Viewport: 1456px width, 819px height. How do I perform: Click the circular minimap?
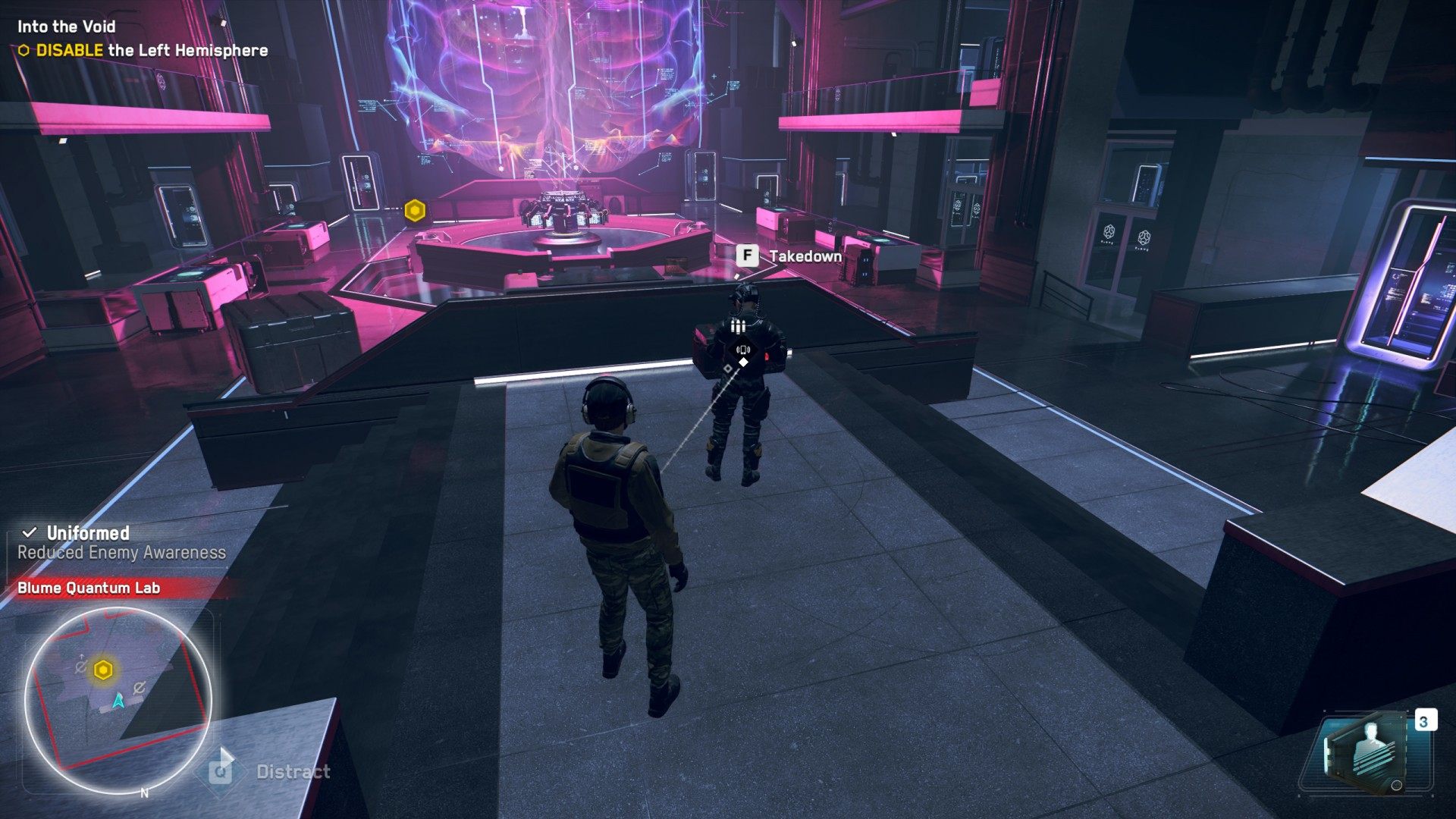pyautogui.click(x=118, y=699)
